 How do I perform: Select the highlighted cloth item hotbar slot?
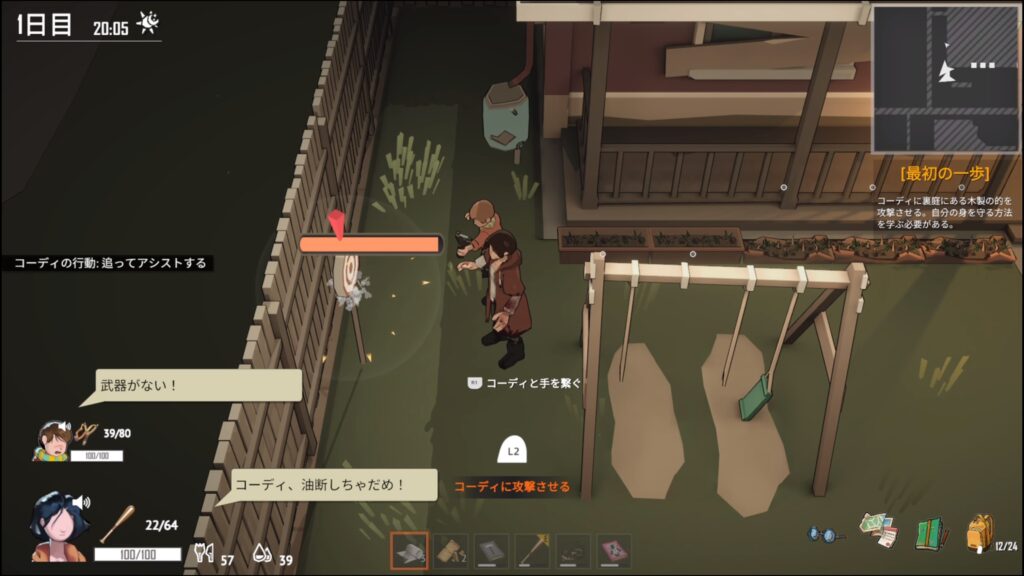click(409, 551)
